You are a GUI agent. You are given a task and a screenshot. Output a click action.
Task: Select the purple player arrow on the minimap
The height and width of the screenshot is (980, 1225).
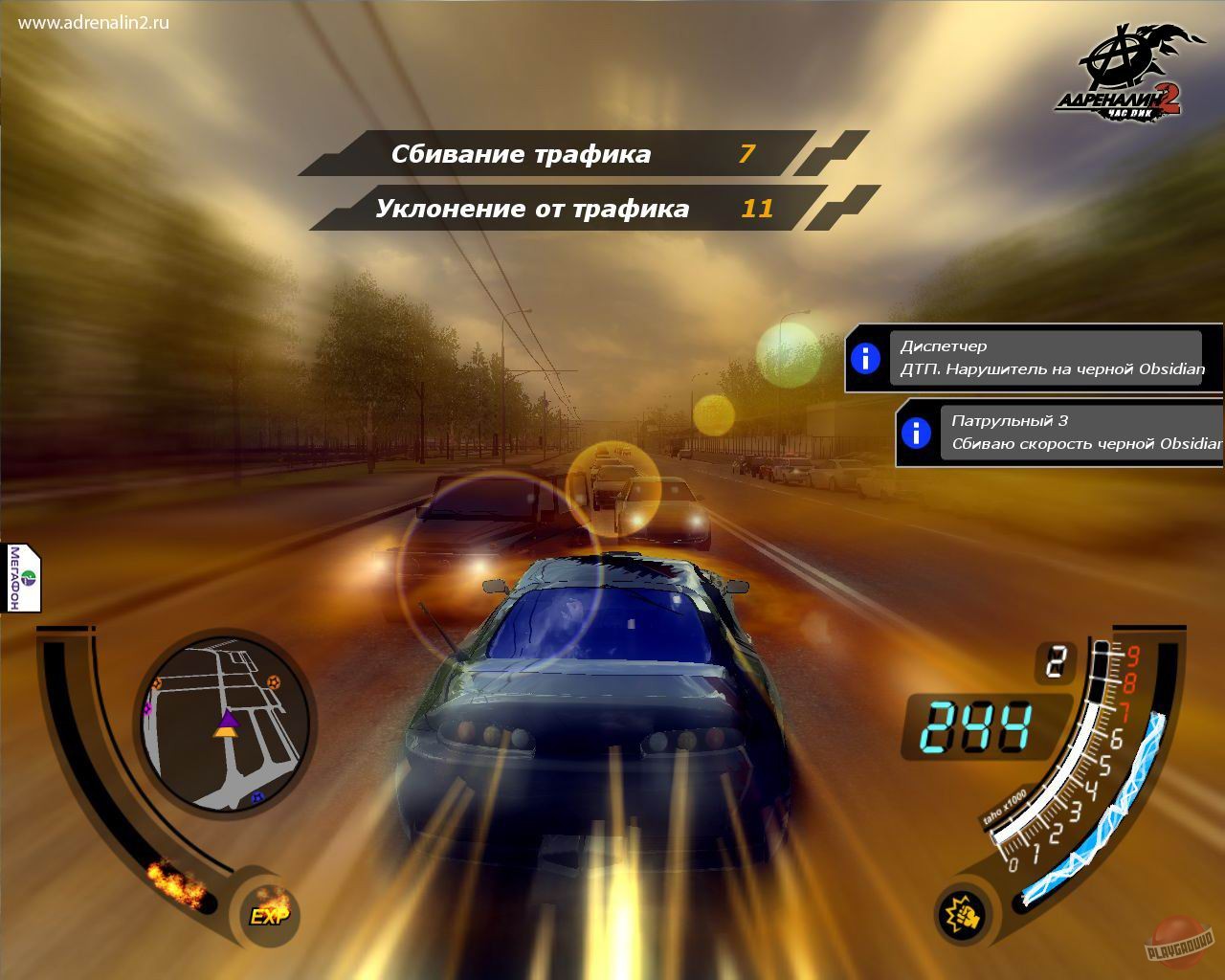click(229, 721)
